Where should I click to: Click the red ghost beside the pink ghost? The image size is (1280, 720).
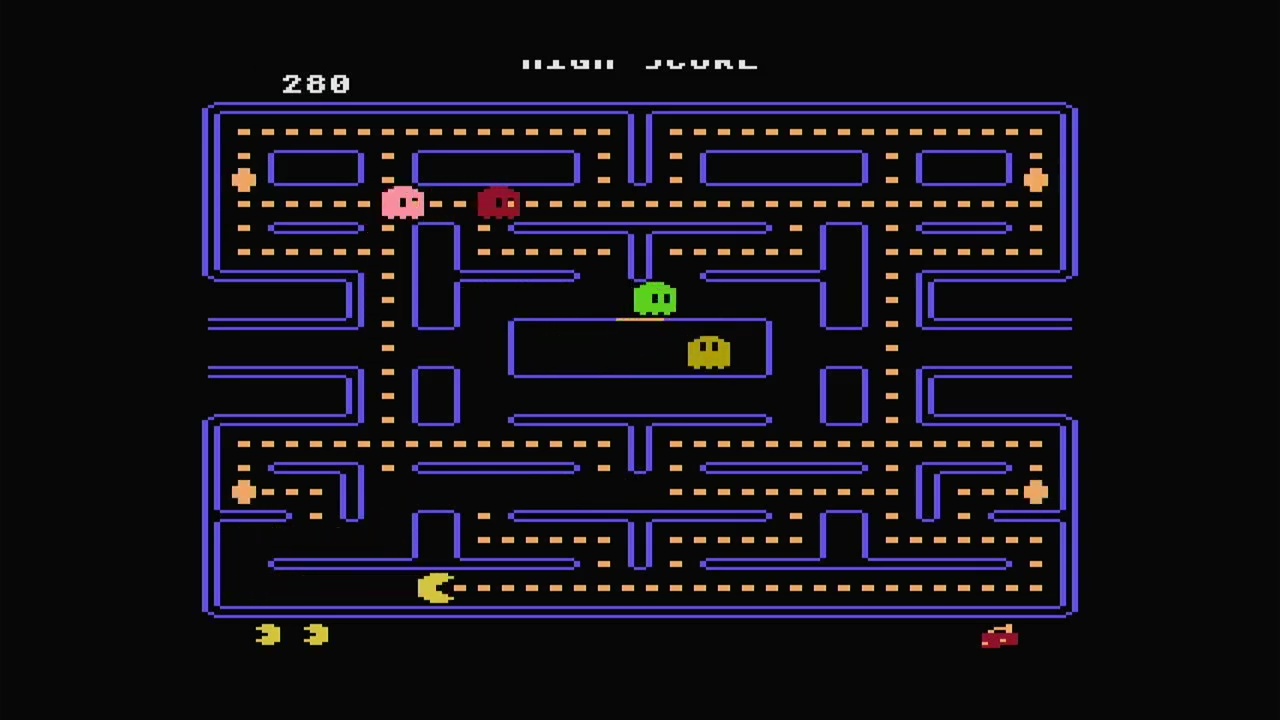coord(499,203)
